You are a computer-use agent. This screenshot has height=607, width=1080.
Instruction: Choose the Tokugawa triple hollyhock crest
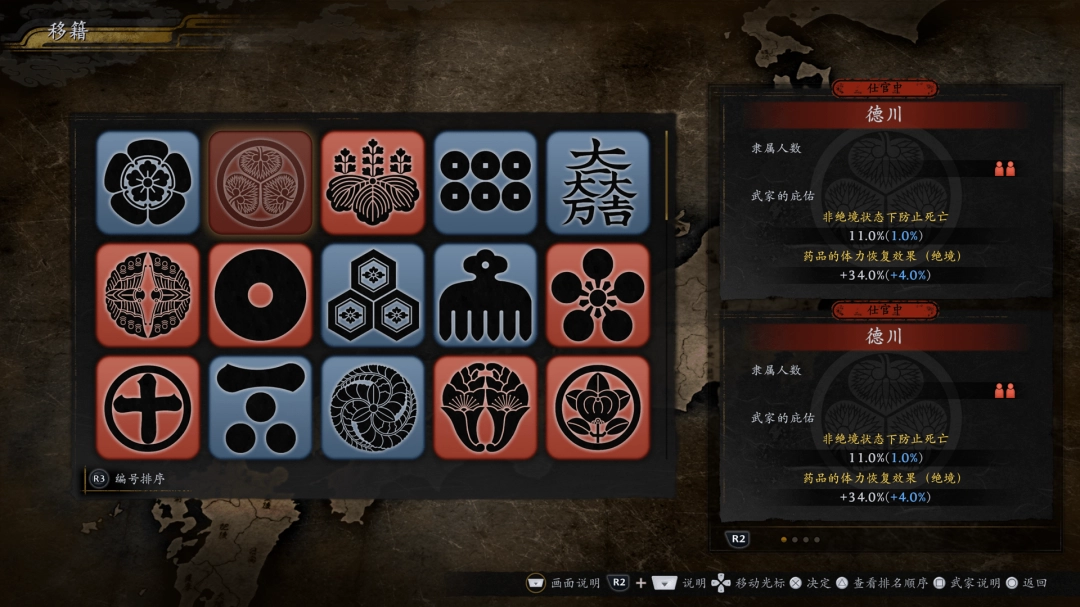(x=260, y=182)
